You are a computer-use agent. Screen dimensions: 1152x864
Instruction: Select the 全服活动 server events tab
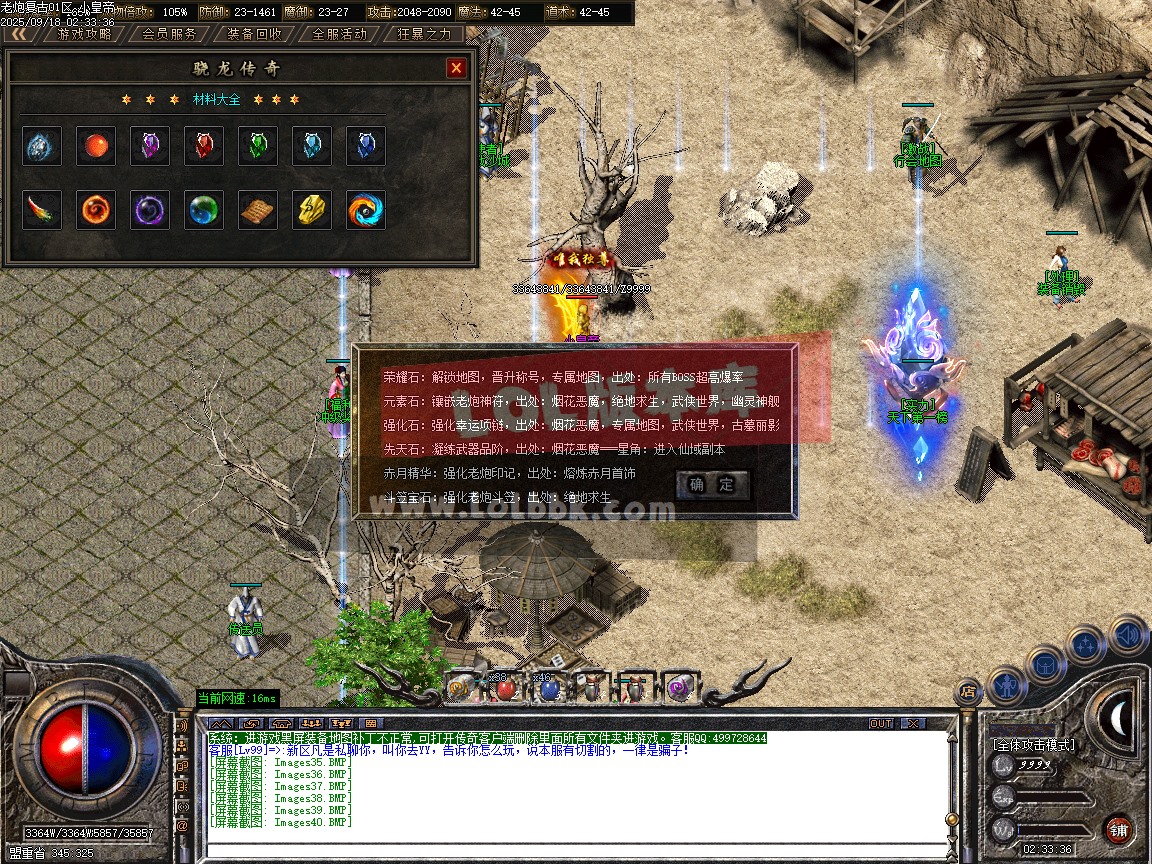pyautogui.click(x=340, y=34)
